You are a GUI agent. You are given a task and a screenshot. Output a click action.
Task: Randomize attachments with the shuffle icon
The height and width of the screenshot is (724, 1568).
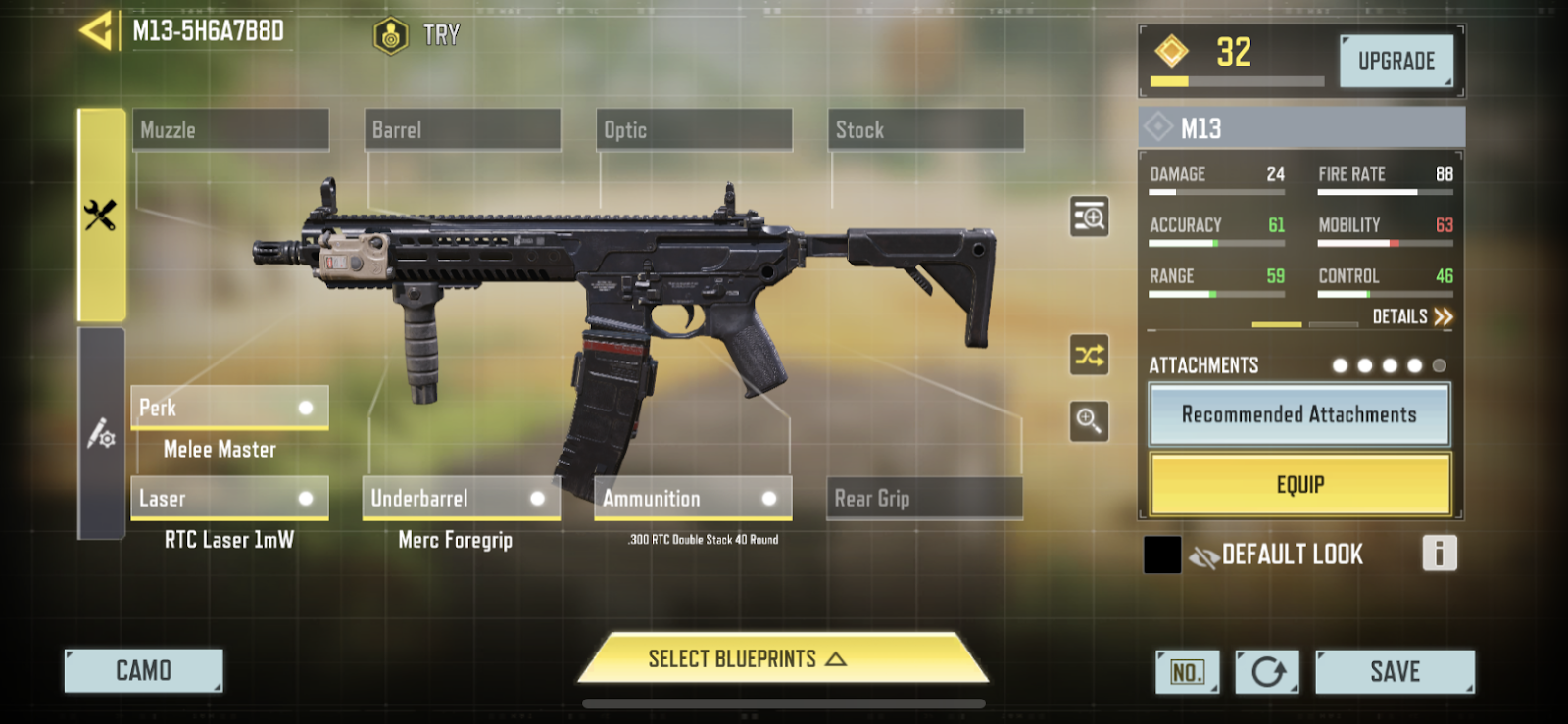(x=1089, y=355)
